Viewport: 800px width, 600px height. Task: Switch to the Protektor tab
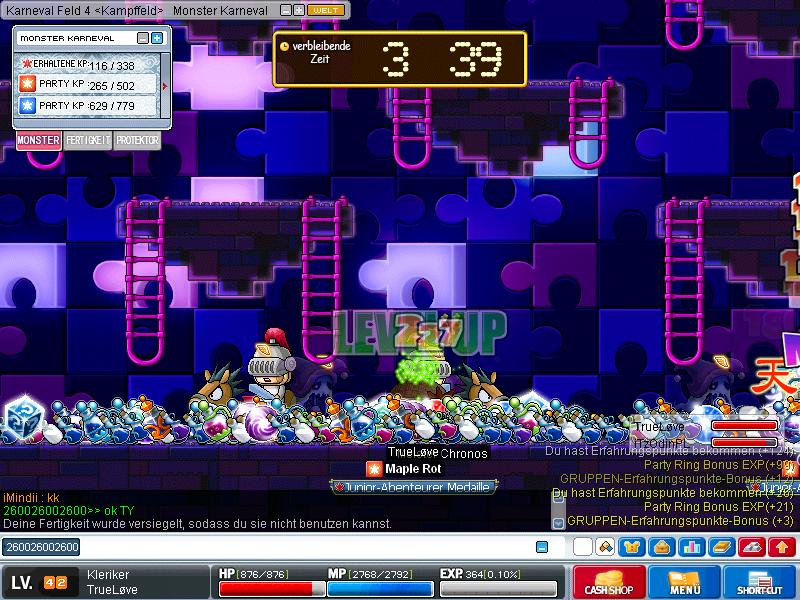tap(137, 141)
